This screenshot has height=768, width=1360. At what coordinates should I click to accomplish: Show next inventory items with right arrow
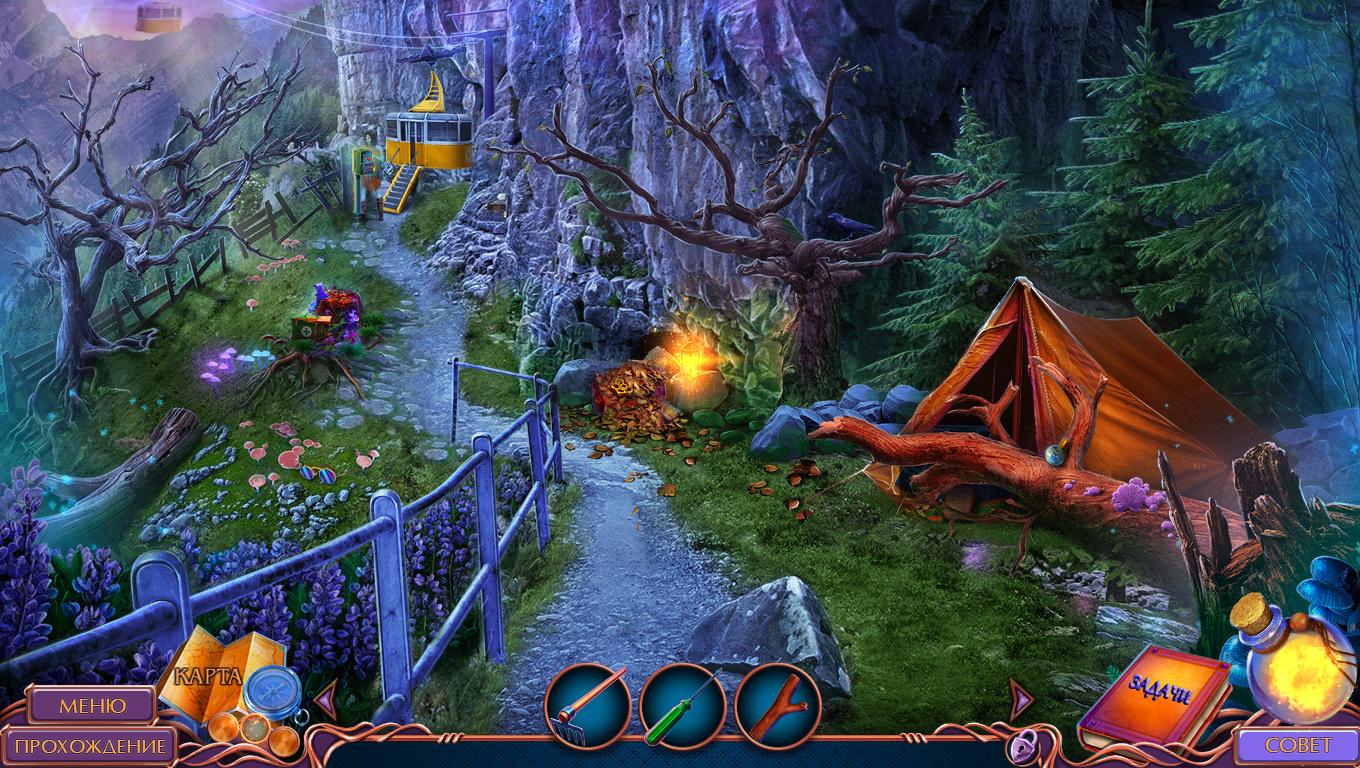click(x=1019, y=697)
